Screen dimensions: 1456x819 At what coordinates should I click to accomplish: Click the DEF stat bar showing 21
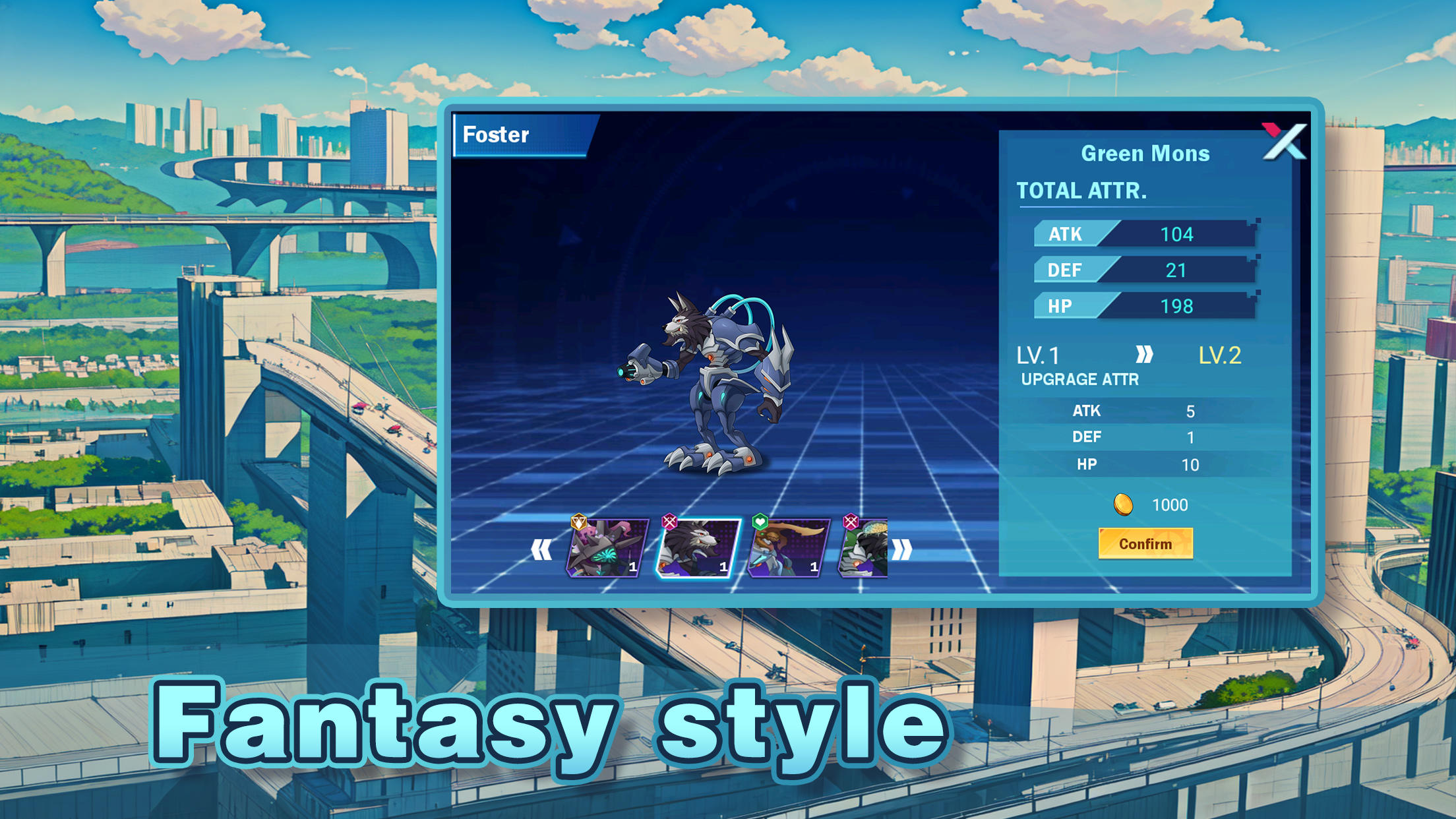pos(1144,270)
